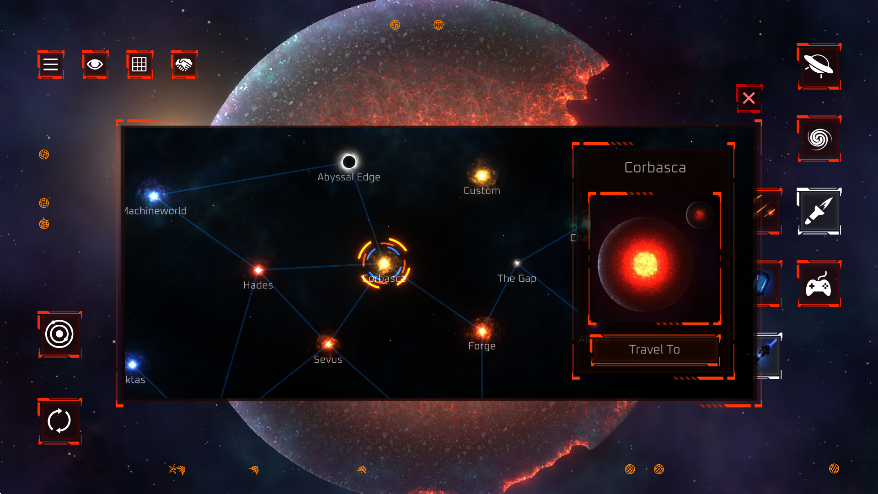The width and height of the screenshot is (878, 494).
Task: Select the Custom star system
Action: click(481, 176)
